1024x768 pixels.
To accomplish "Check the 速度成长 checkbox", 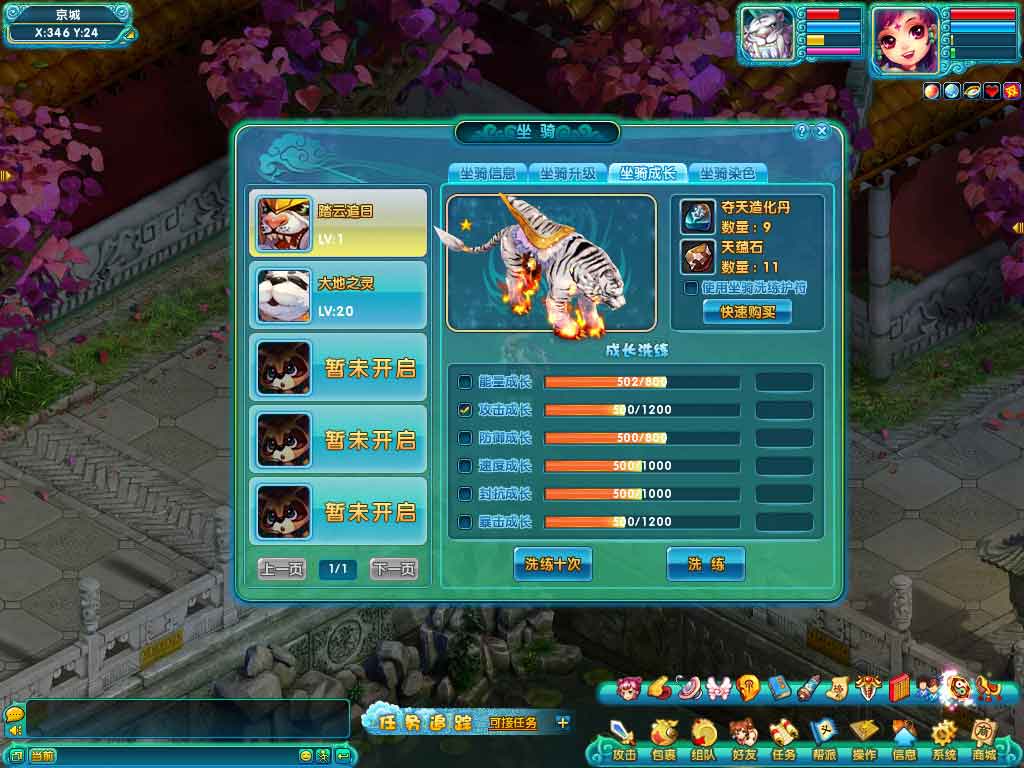I will pyautogui.click(x=465, y=466).
